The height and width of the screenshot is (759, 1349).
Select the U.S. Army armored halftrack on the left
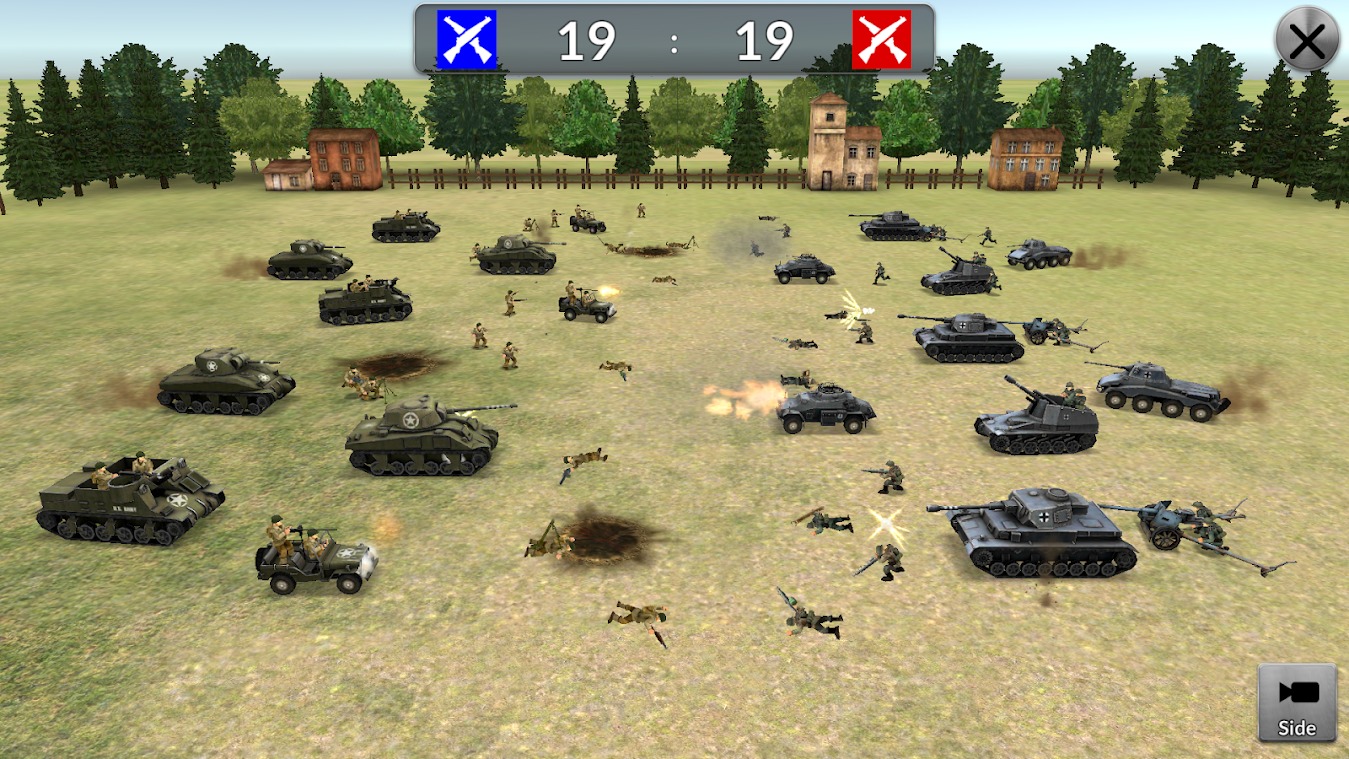(x=130, y=500)
